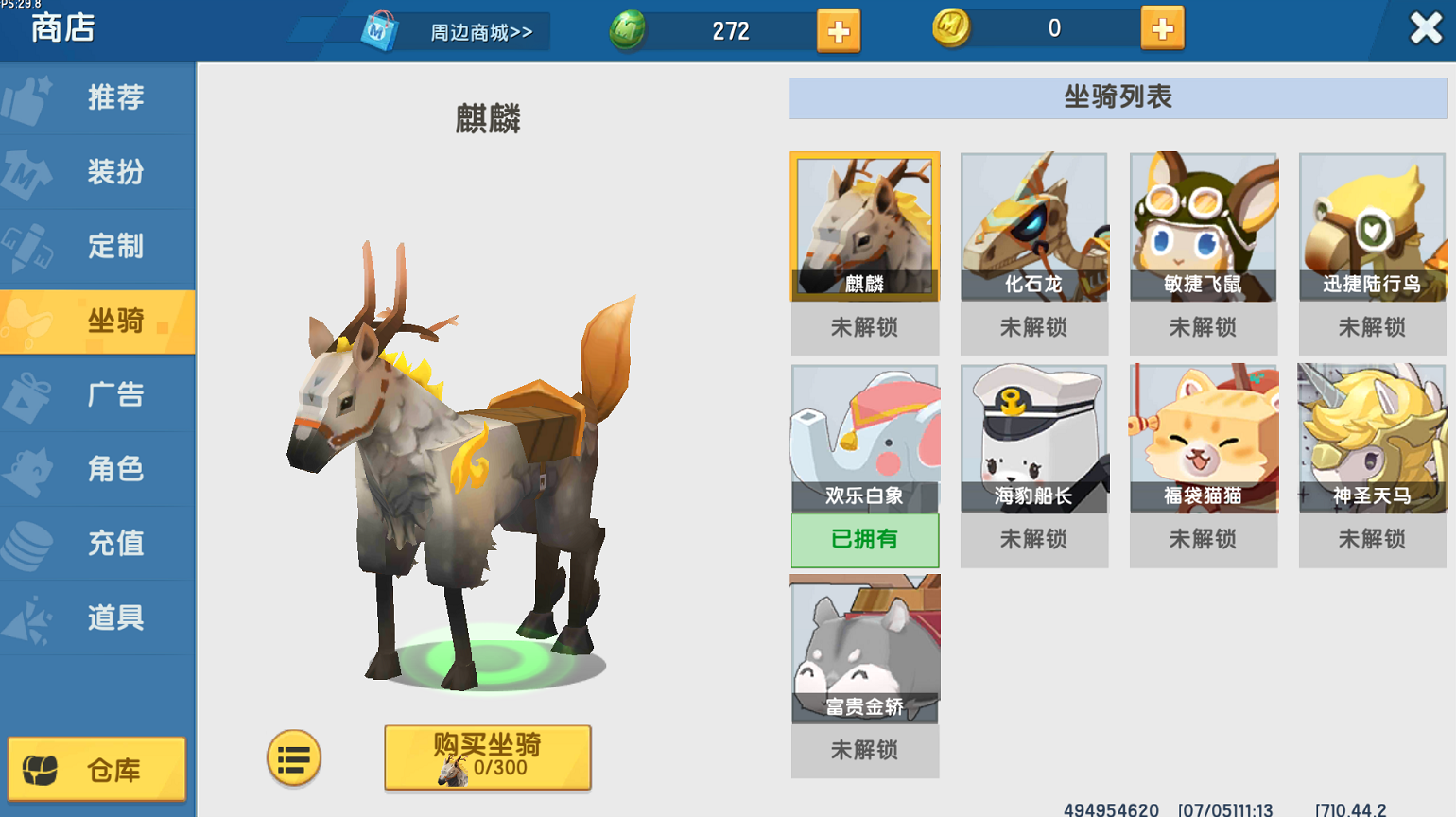Open the 角色 characters tab
Viewport: 1456px width, 817px height.
[x=98, y=469]
